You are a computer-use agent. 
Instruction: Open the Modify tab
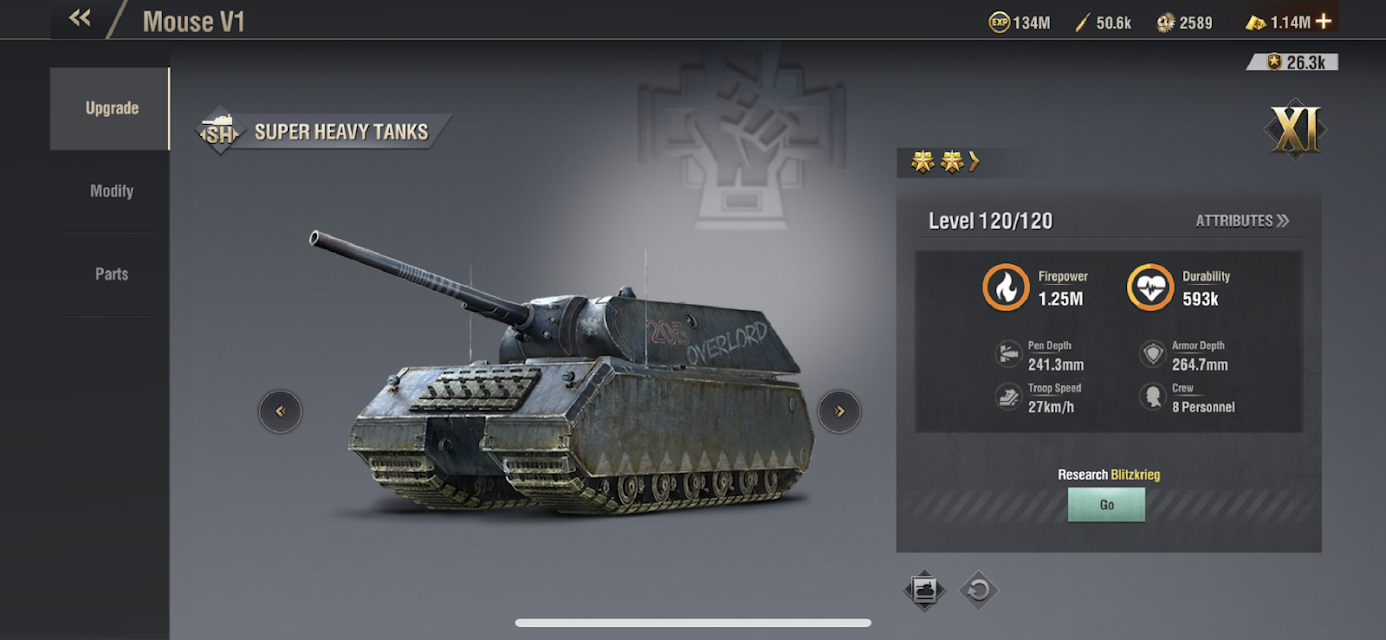click(x=111, y=191)
